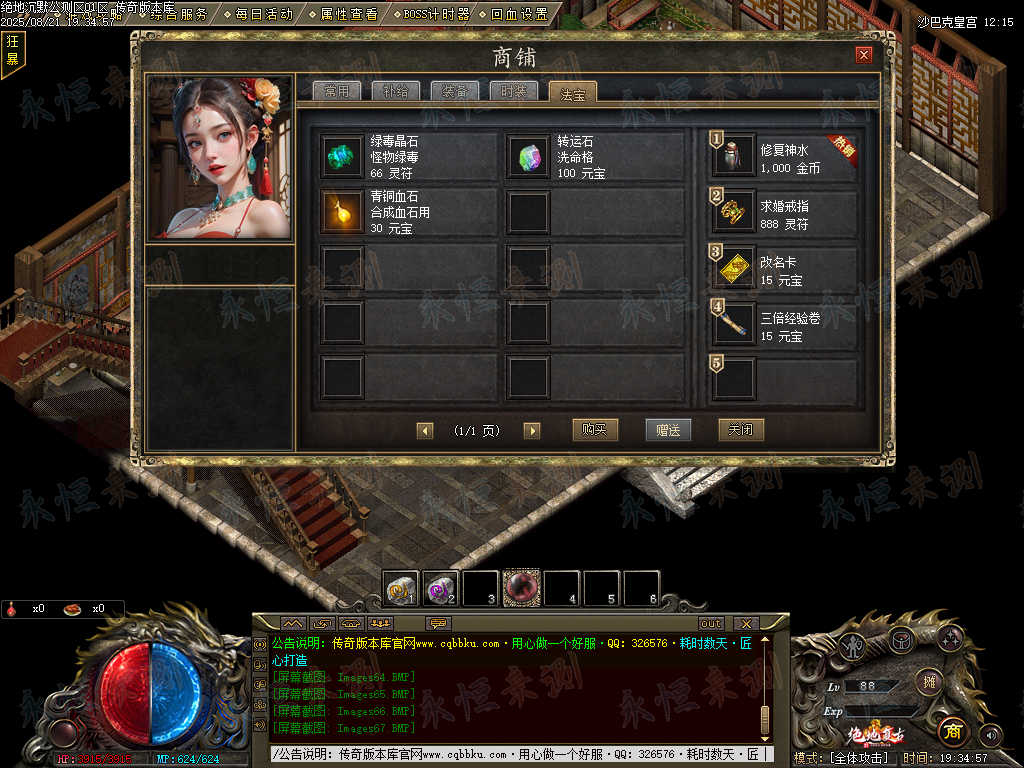
Task: Open the BOSS计时器 boss timer menu
Action: tap(431, 14)
